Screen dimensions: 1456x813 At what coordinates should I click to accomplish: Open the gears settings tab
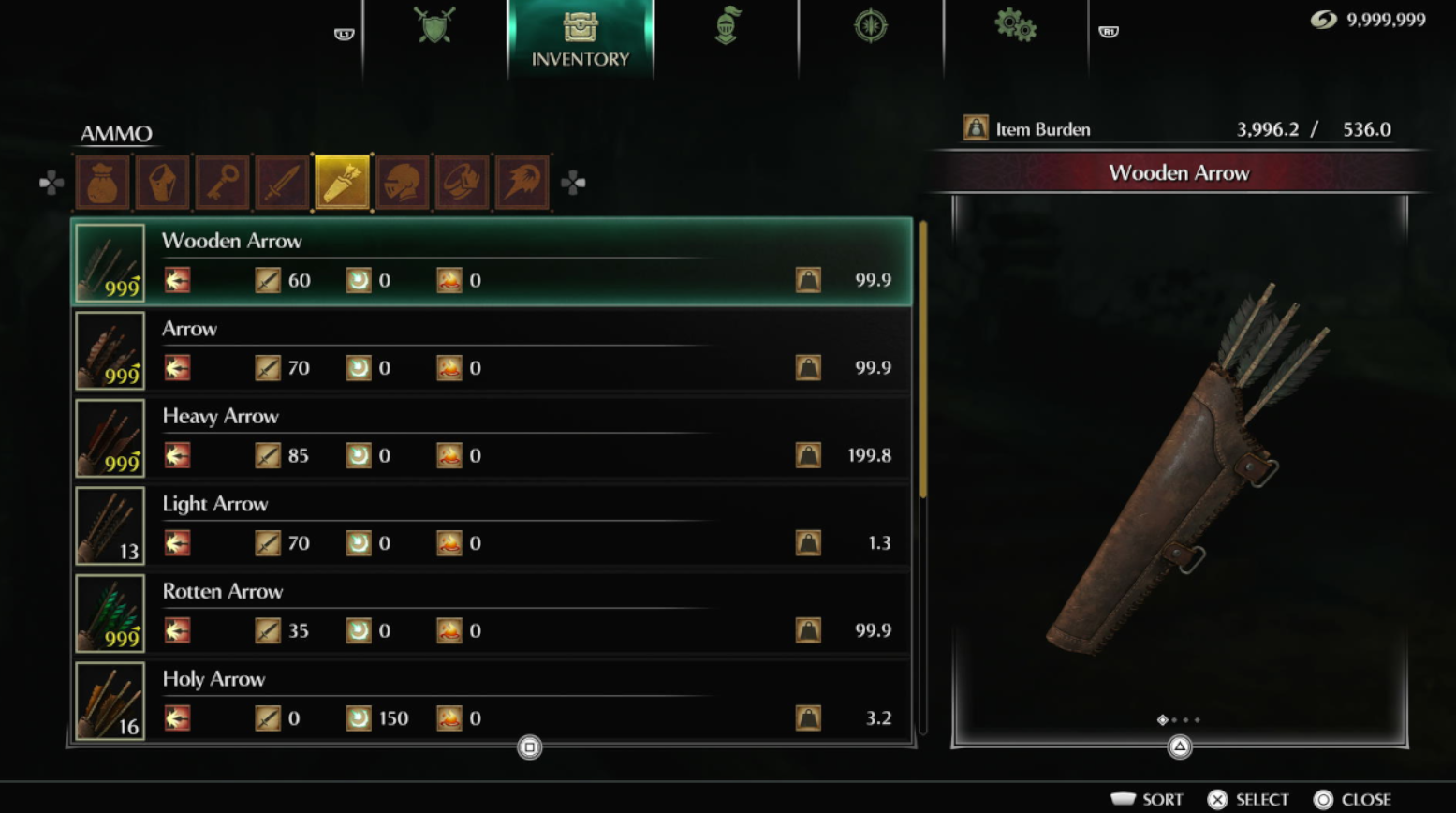coord(1015,26)
